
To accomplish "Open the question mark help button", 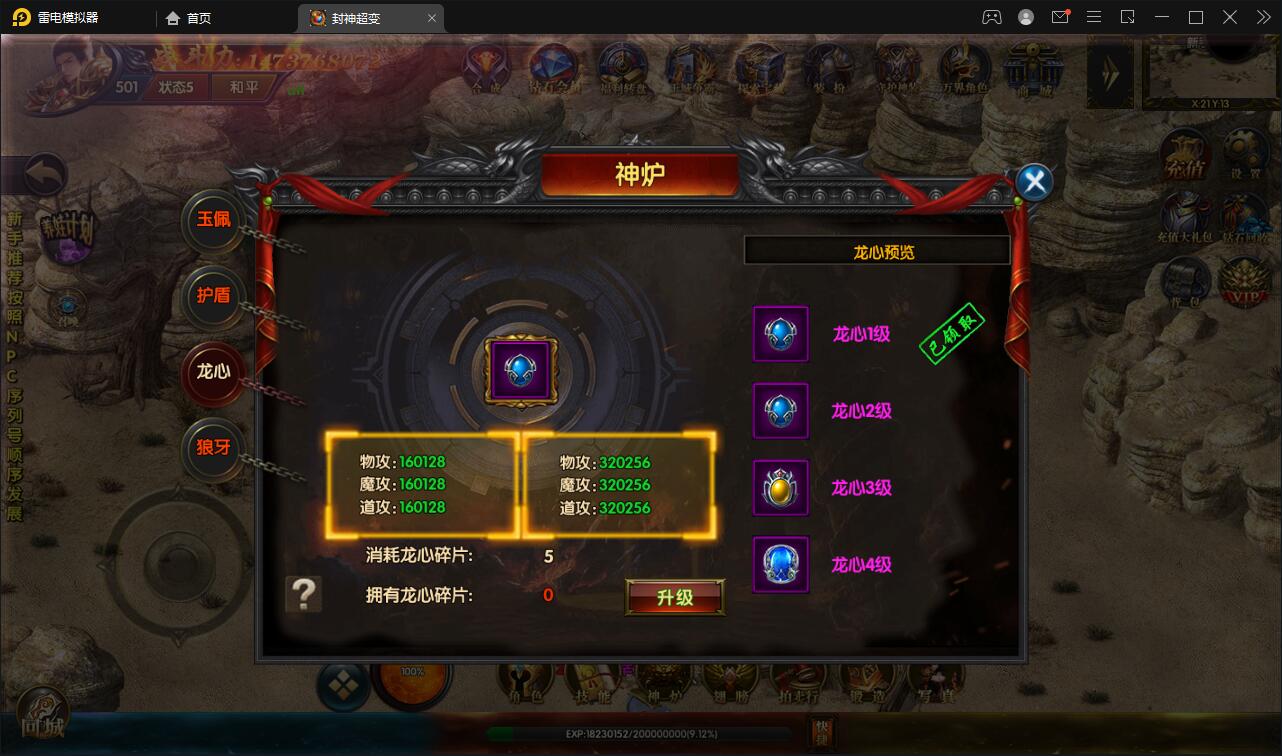I will coord(304,594).
